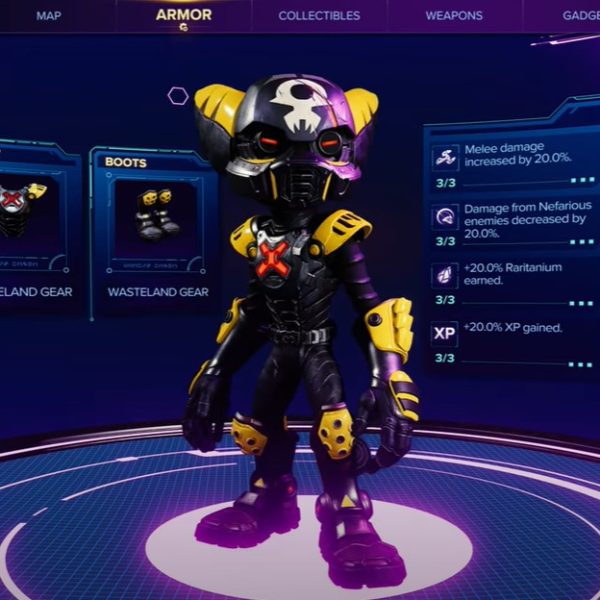Select the XP gained bonus row
The height and width of the screenshot is (600, 600).
(512, 340)
